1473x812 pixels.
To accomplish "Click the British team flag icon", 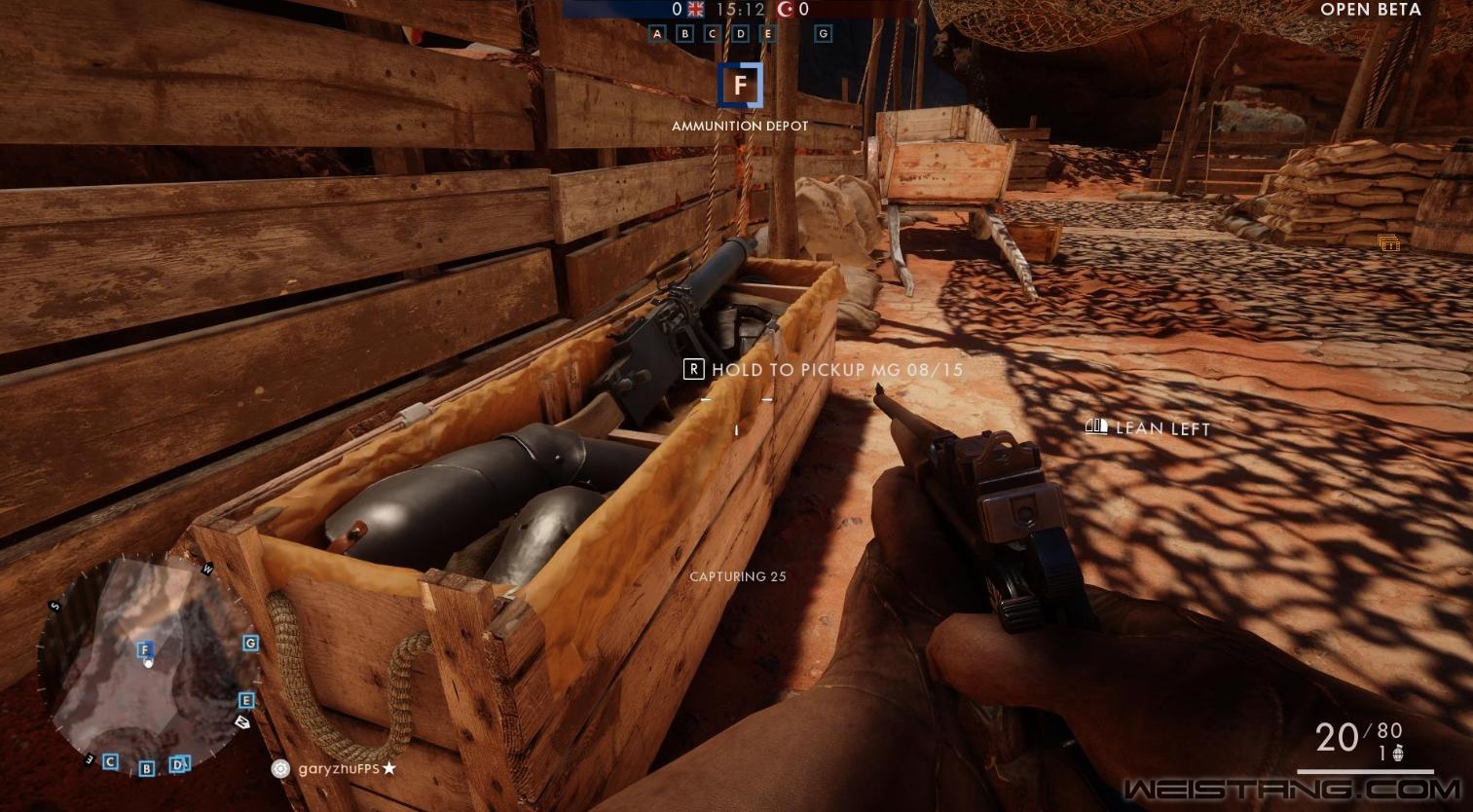I will pyautogui.click(x=695, y=10).
